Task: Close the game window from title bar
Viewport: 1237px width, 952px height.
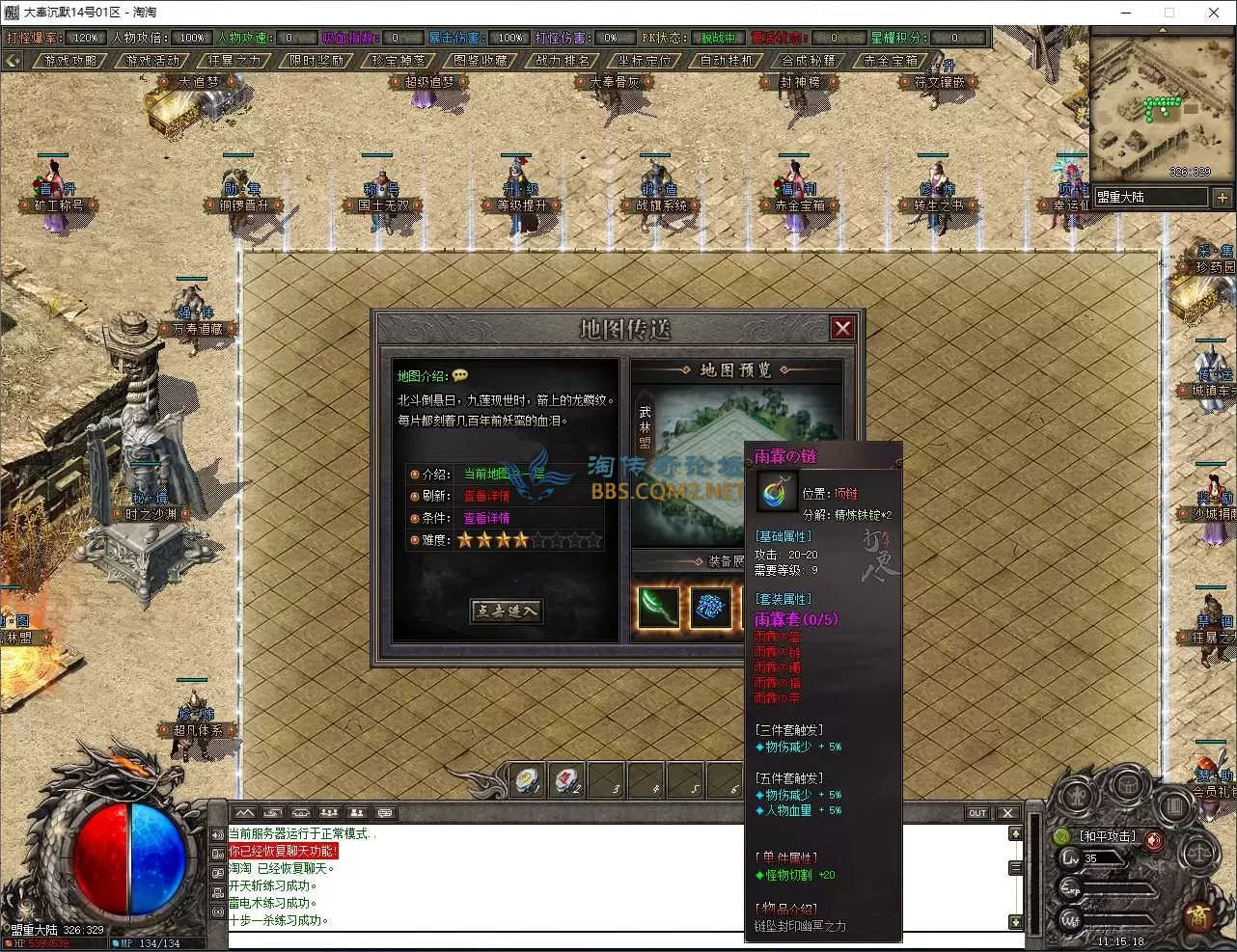Action: [1214, 13]
